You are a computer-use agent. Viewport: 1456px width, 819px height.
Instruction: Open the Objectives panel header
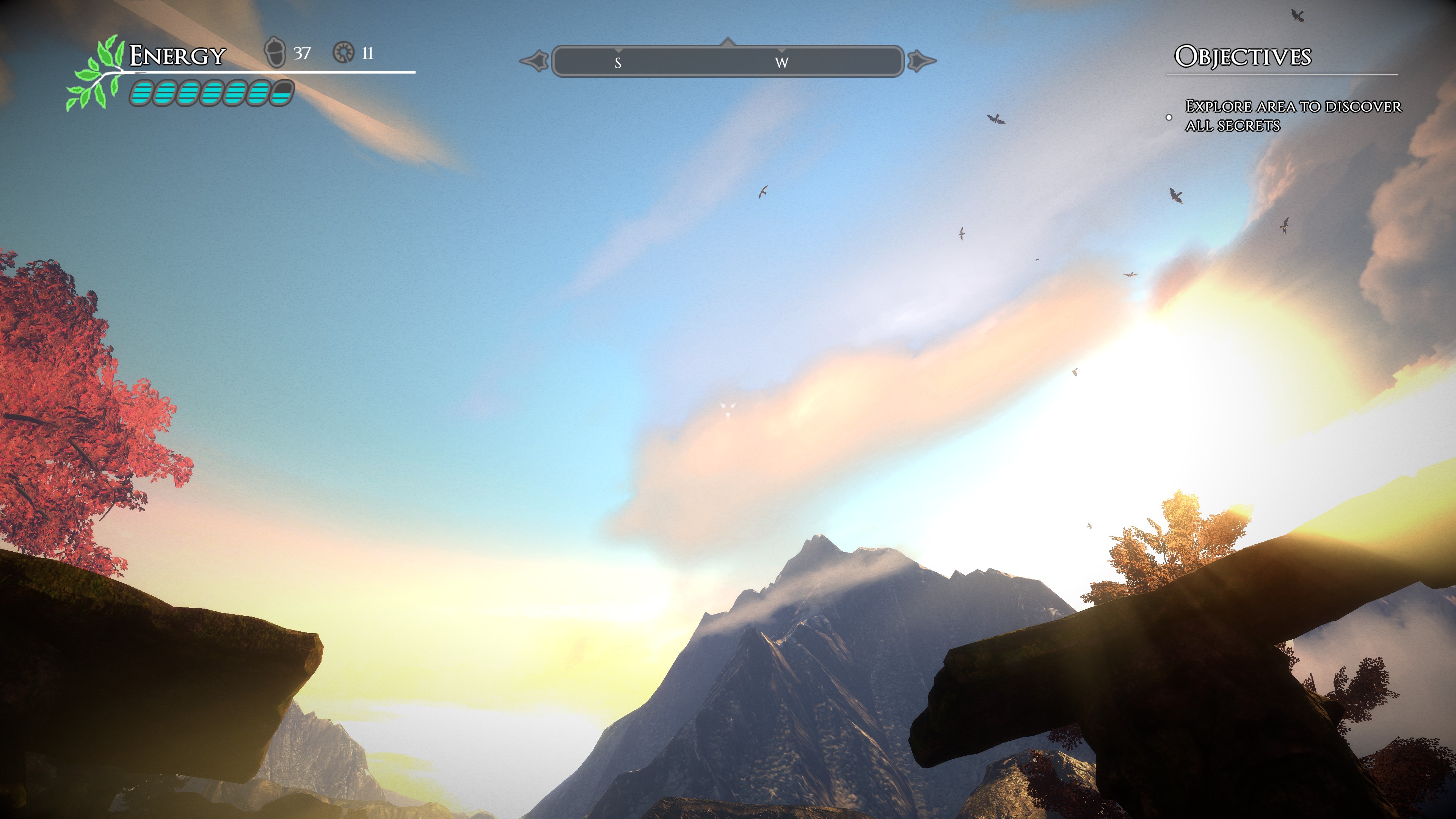click(1243, 56)
